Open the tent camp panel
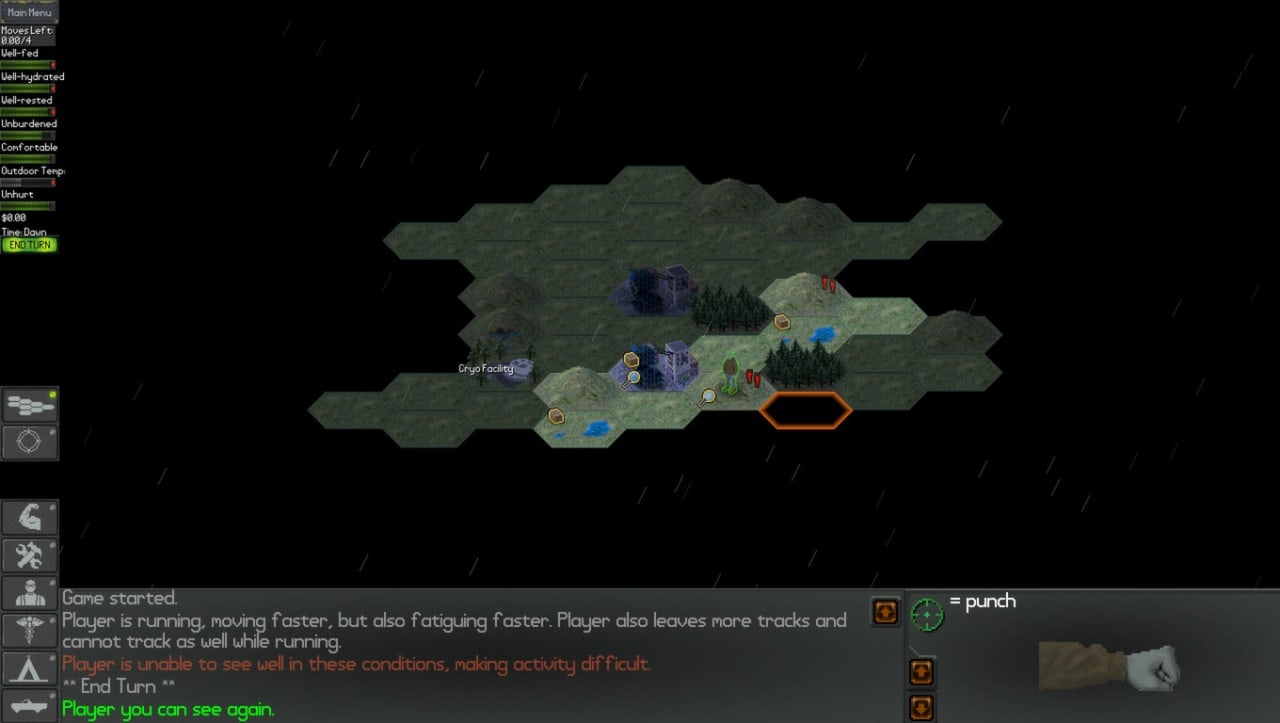The height and width of the screenshot is (723, 1280). click(x=30, y=668)
